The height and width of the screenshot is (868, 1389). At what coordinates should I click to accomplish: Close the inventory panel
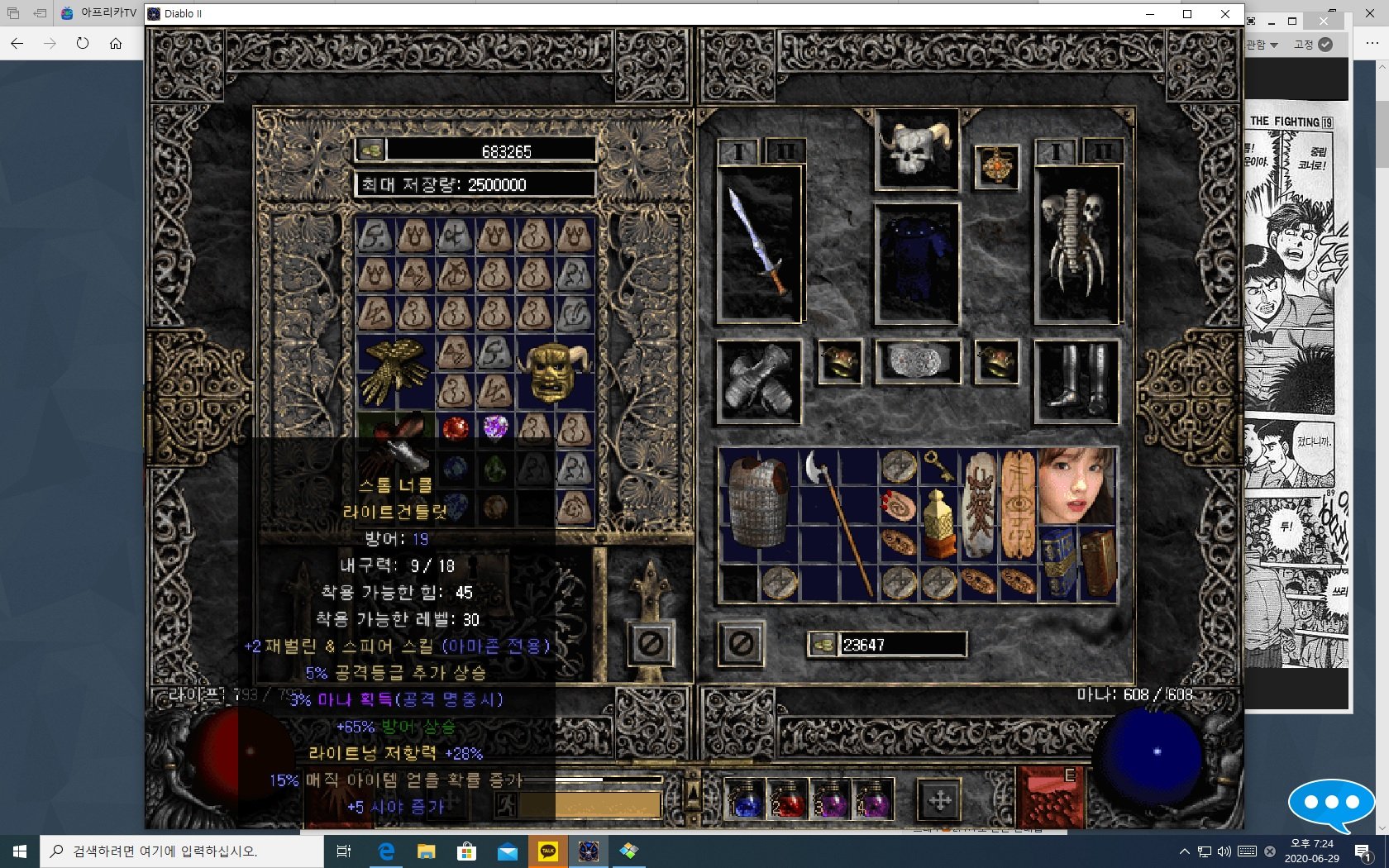pos(741,644)
